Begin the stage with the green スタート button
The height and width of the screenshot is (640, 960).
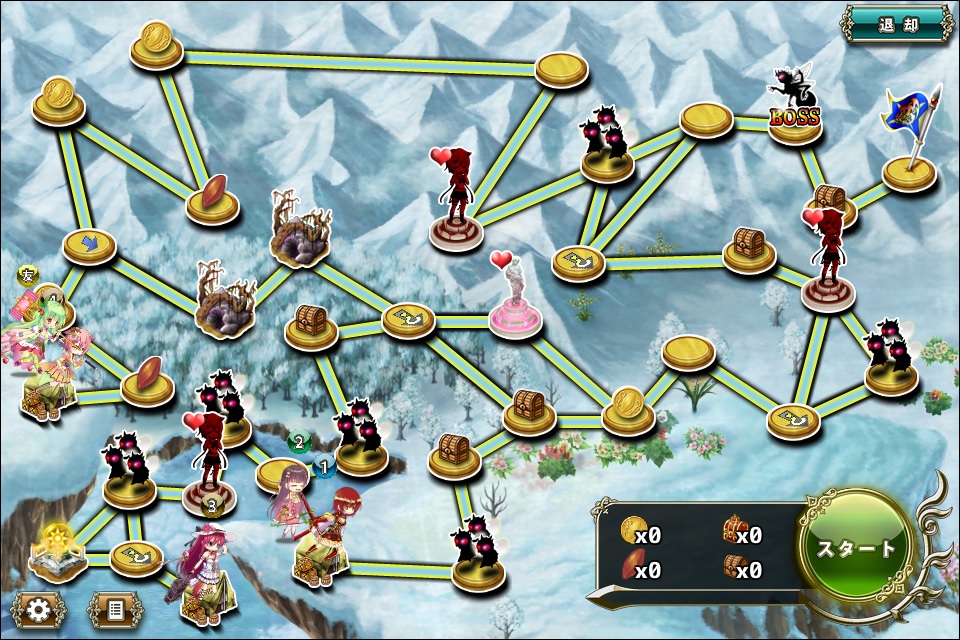coord(857,548)
